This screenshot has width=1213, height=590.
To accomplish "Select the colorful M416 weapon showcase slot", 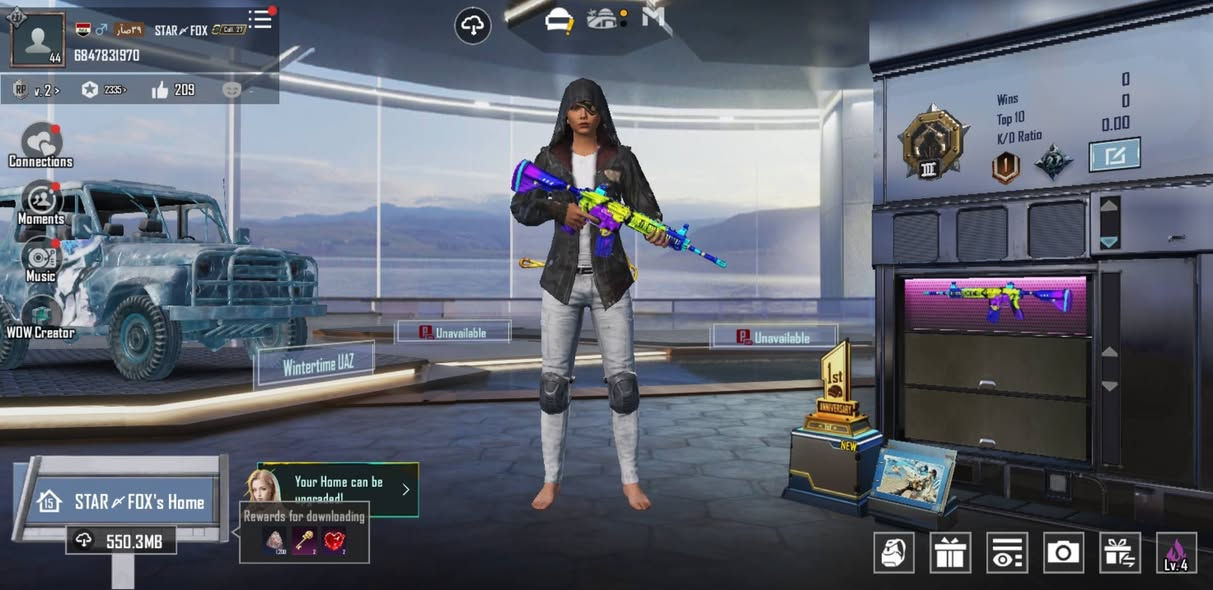I will tap(995, 303).
